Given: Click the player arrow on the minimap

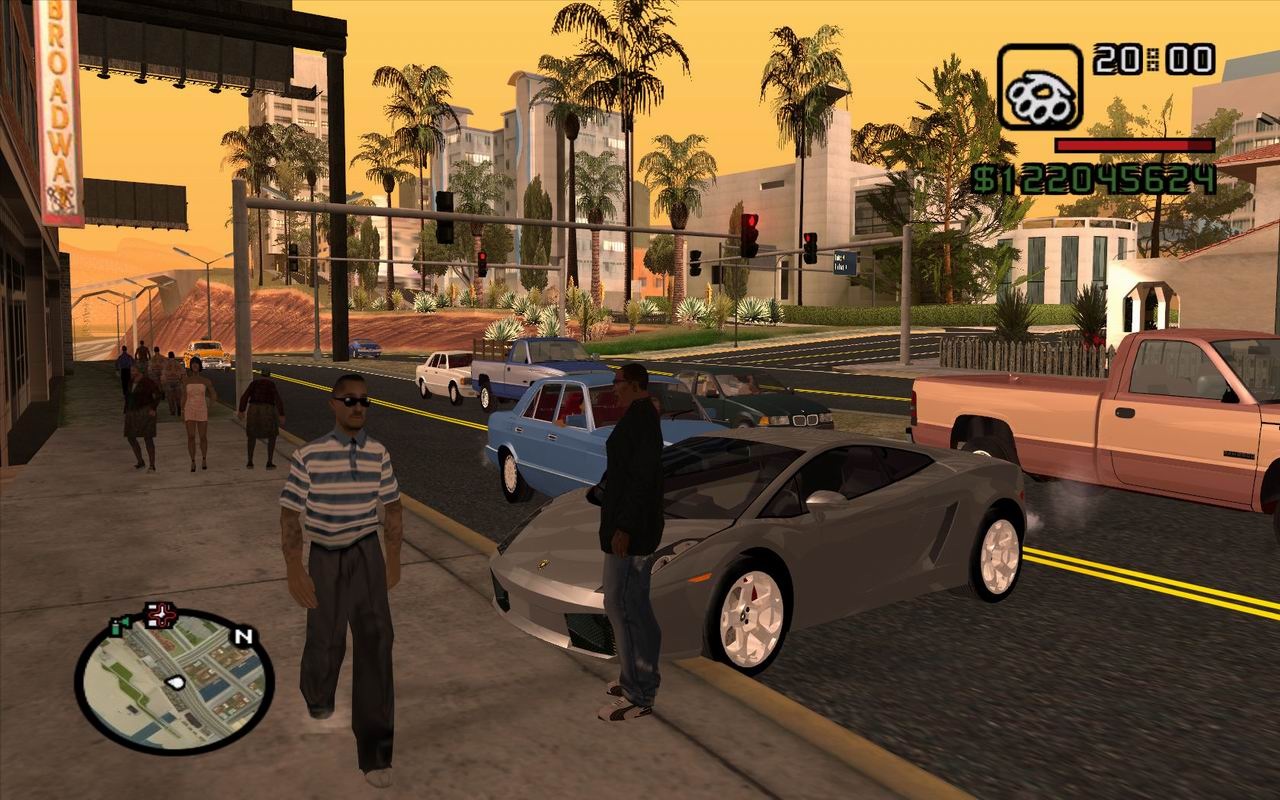Looking at the screenshot, I should (x=176, y=682).
